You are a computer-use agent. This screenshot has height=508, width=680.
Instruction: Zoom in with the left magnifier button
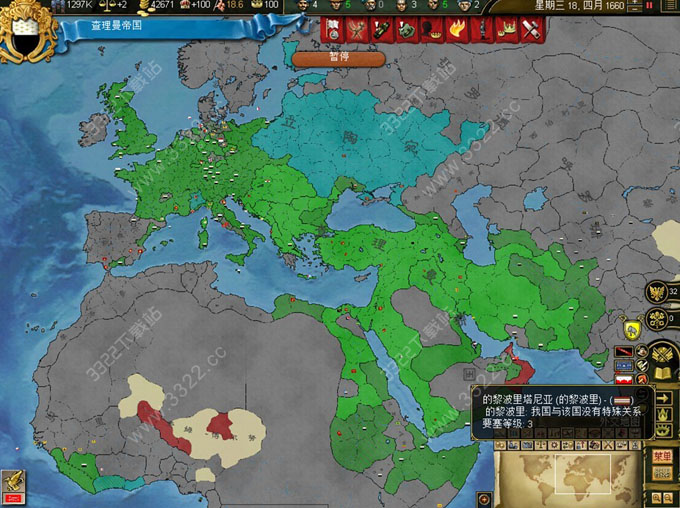[655, 497]
